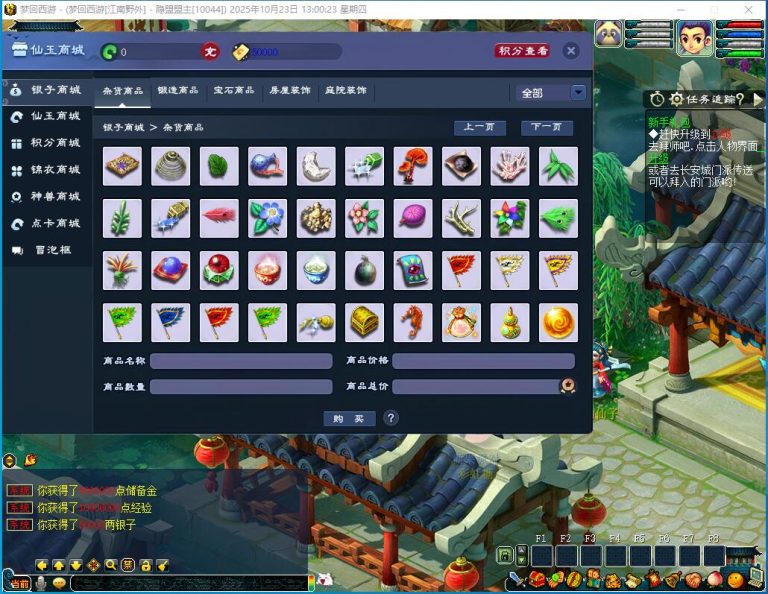Open the 积分查看 points view

coord(522,51)
